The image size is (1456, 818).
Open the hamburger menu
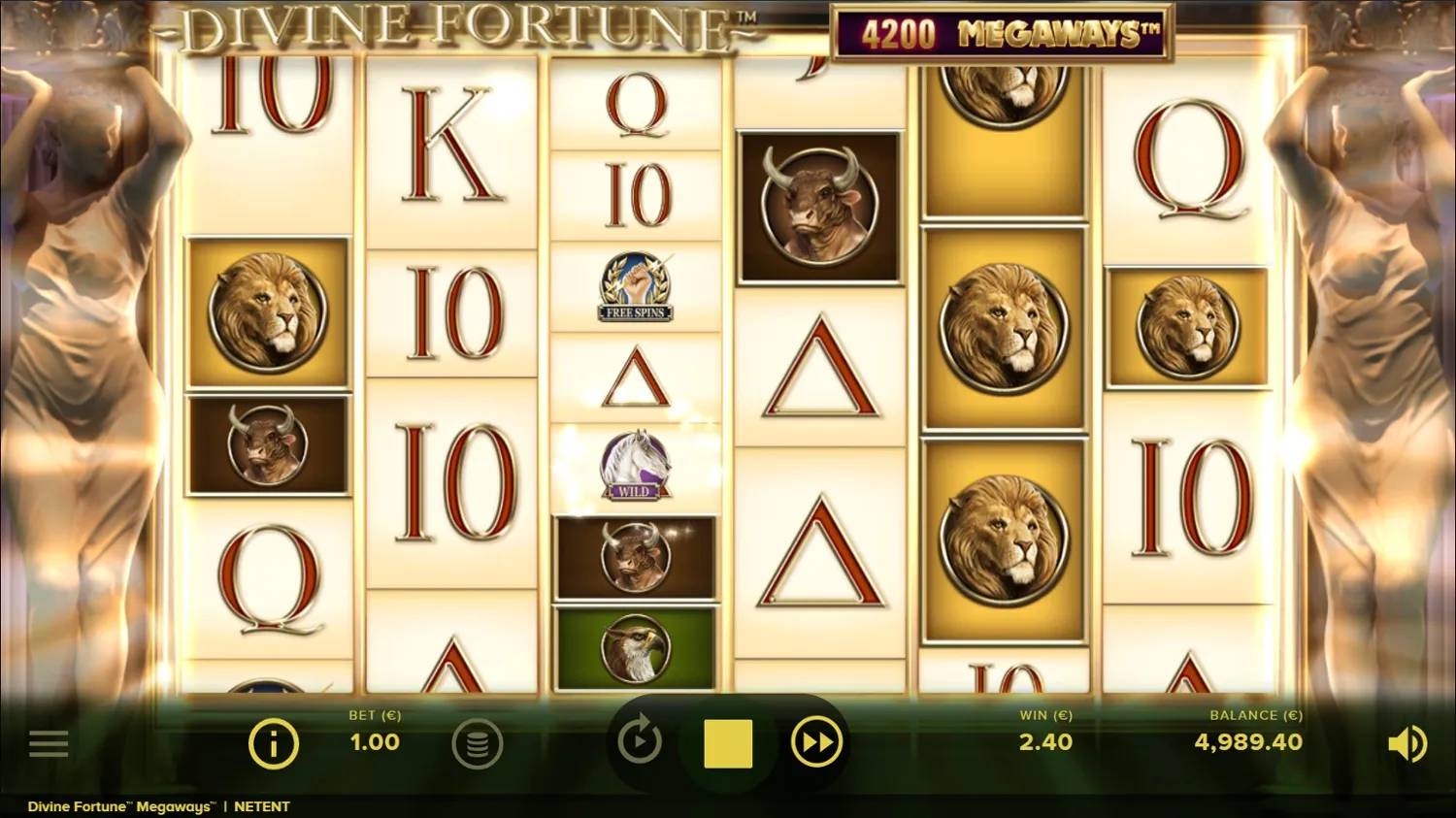click(49, 743)
